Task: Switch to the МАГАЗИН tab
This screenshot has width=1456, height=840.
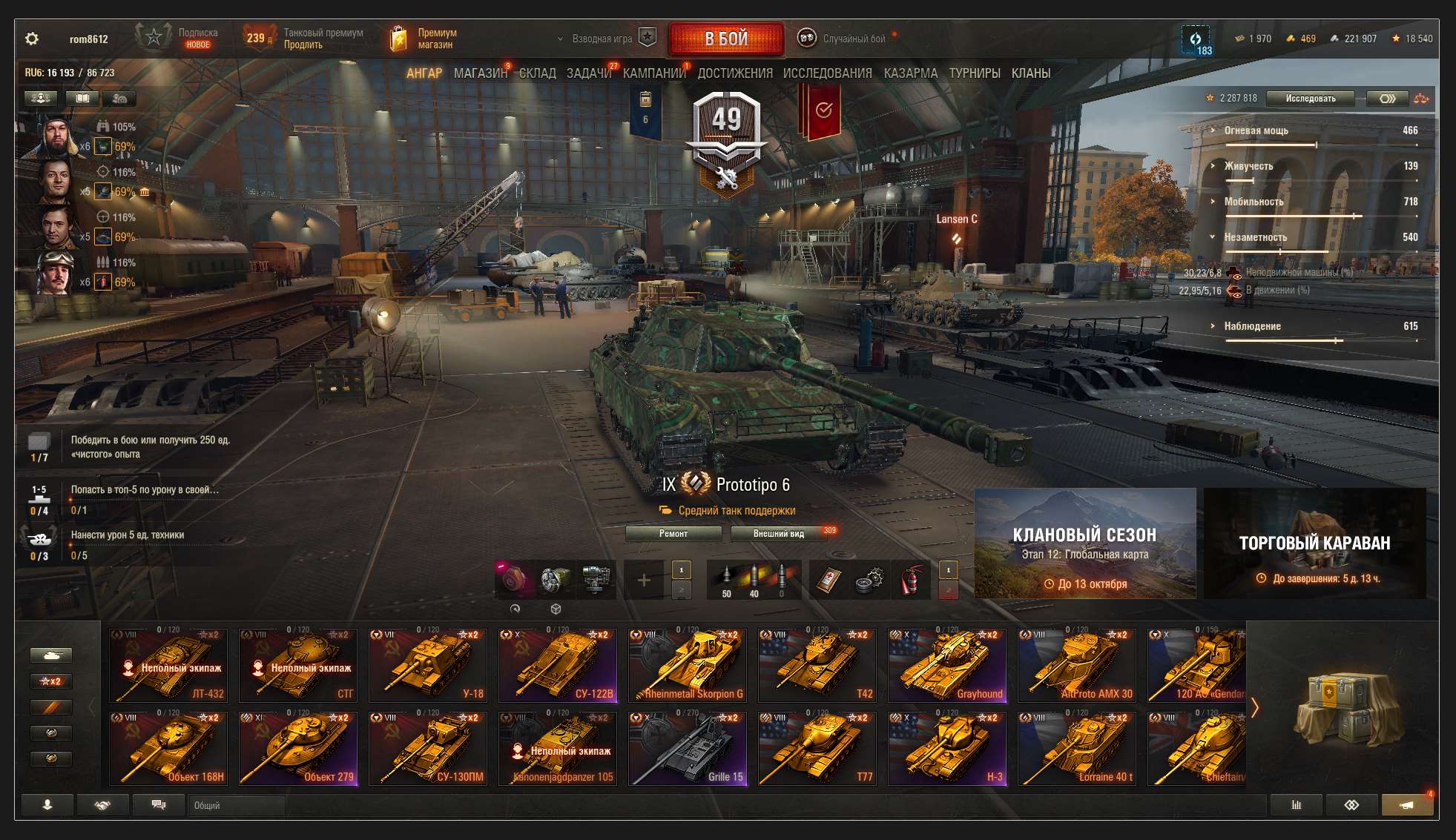Action: (483, 73)
